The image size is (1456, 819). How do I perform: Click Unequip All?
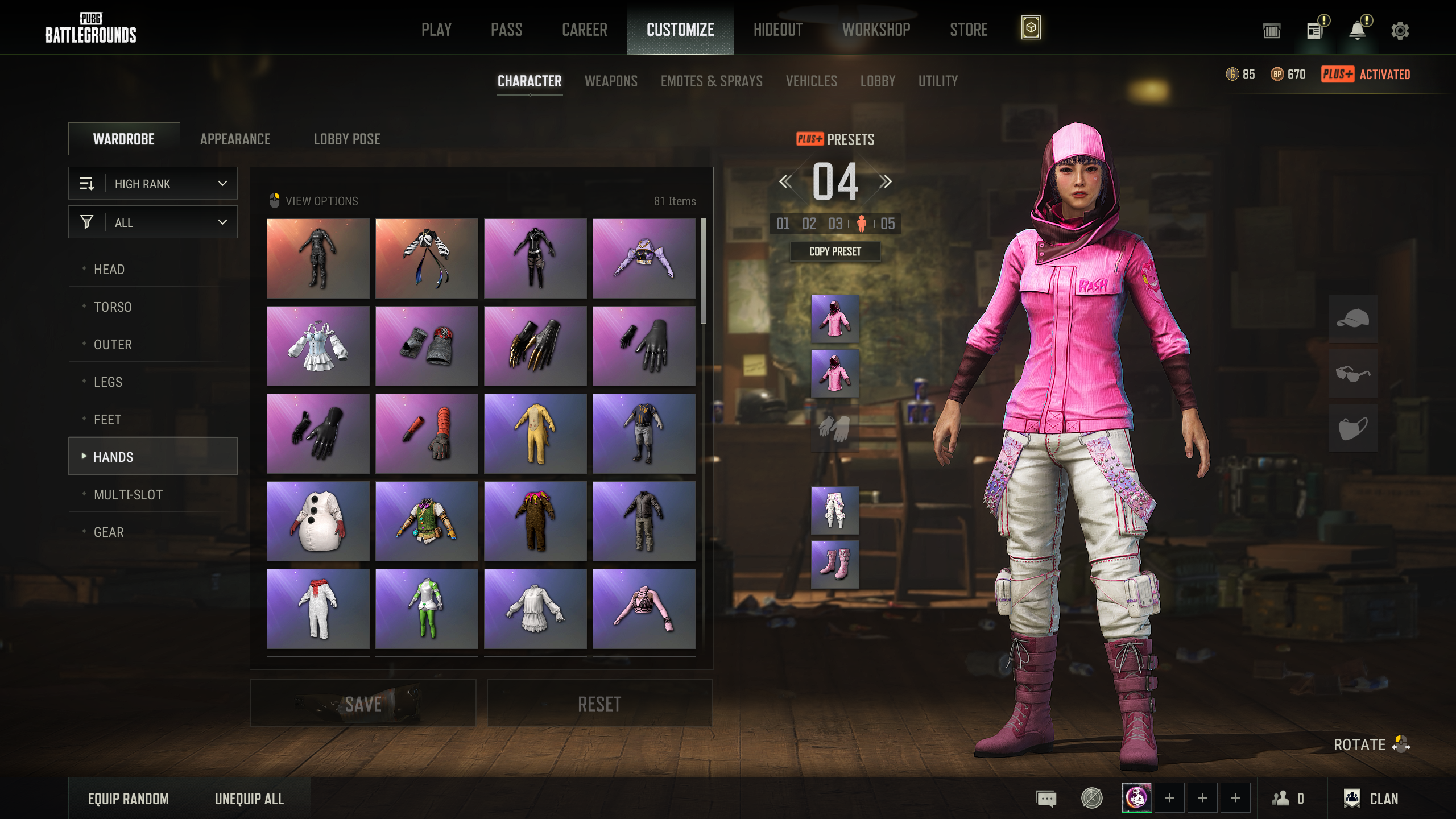(249, 799)
